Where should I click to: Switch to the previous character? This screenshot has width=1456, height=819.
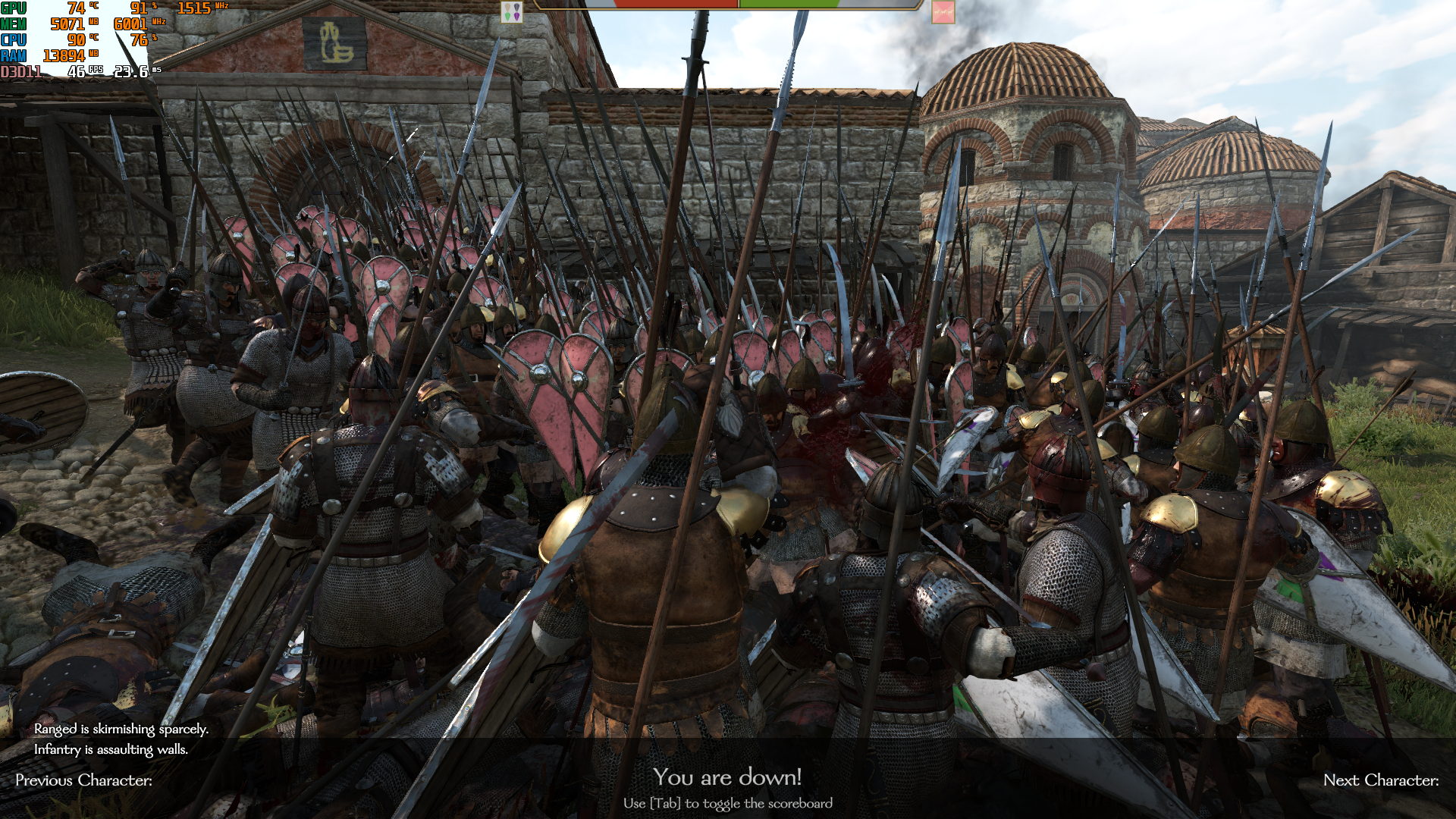coord(83,780)
